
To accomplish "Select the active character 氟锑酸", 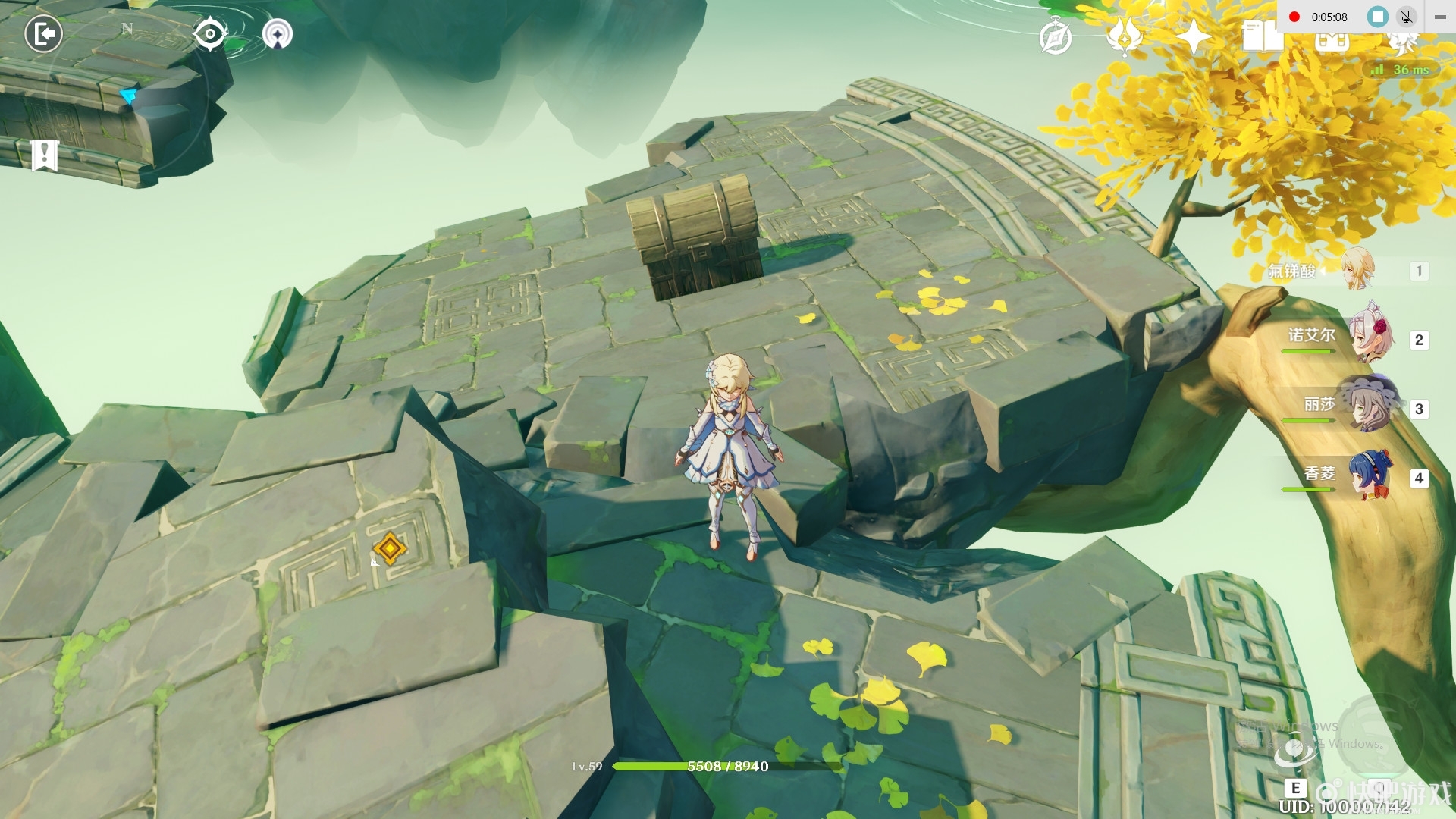I will pos(1357,270).
